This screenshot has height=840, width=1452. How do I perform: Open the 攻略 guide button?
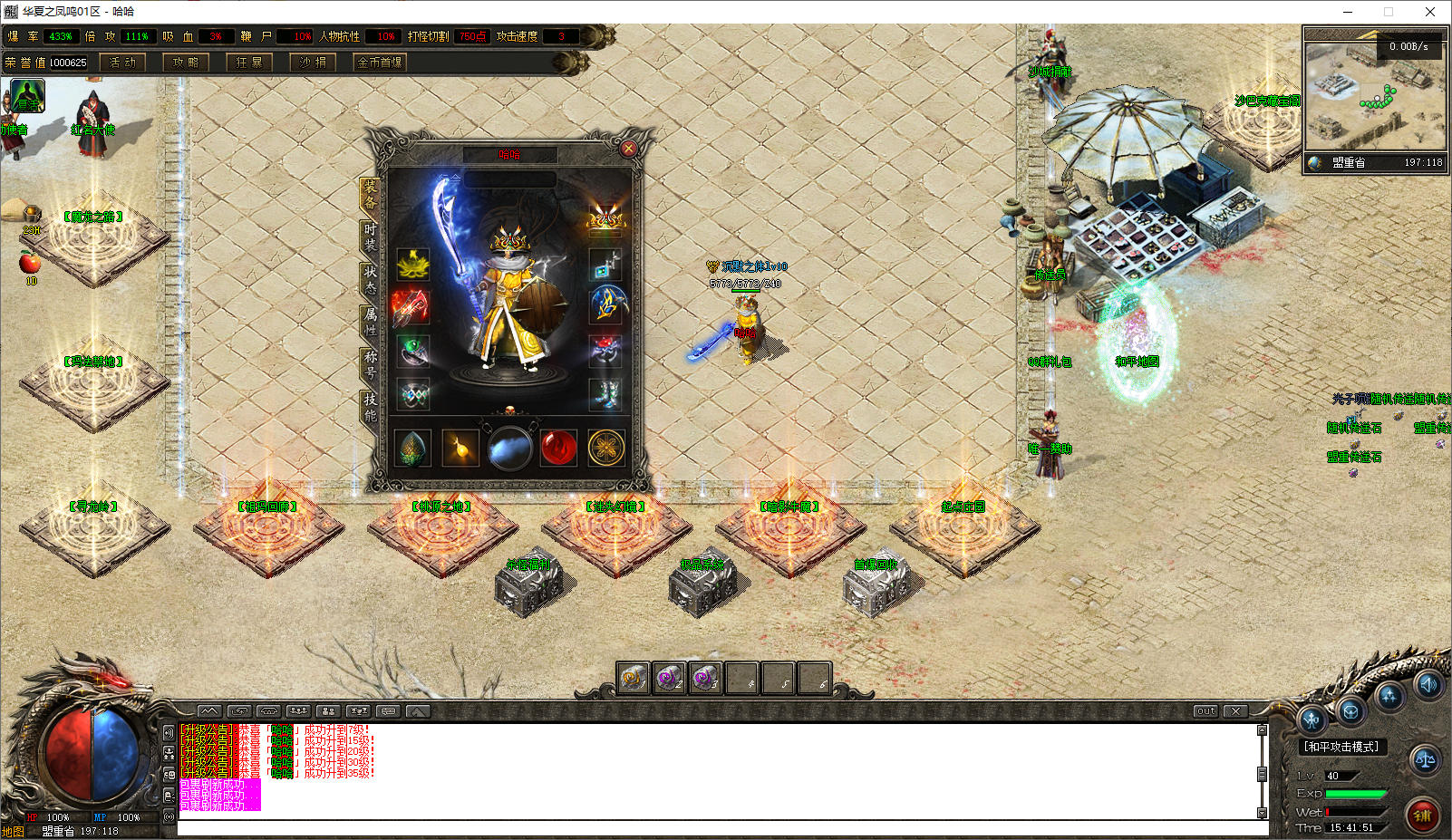tap(186, 63)
